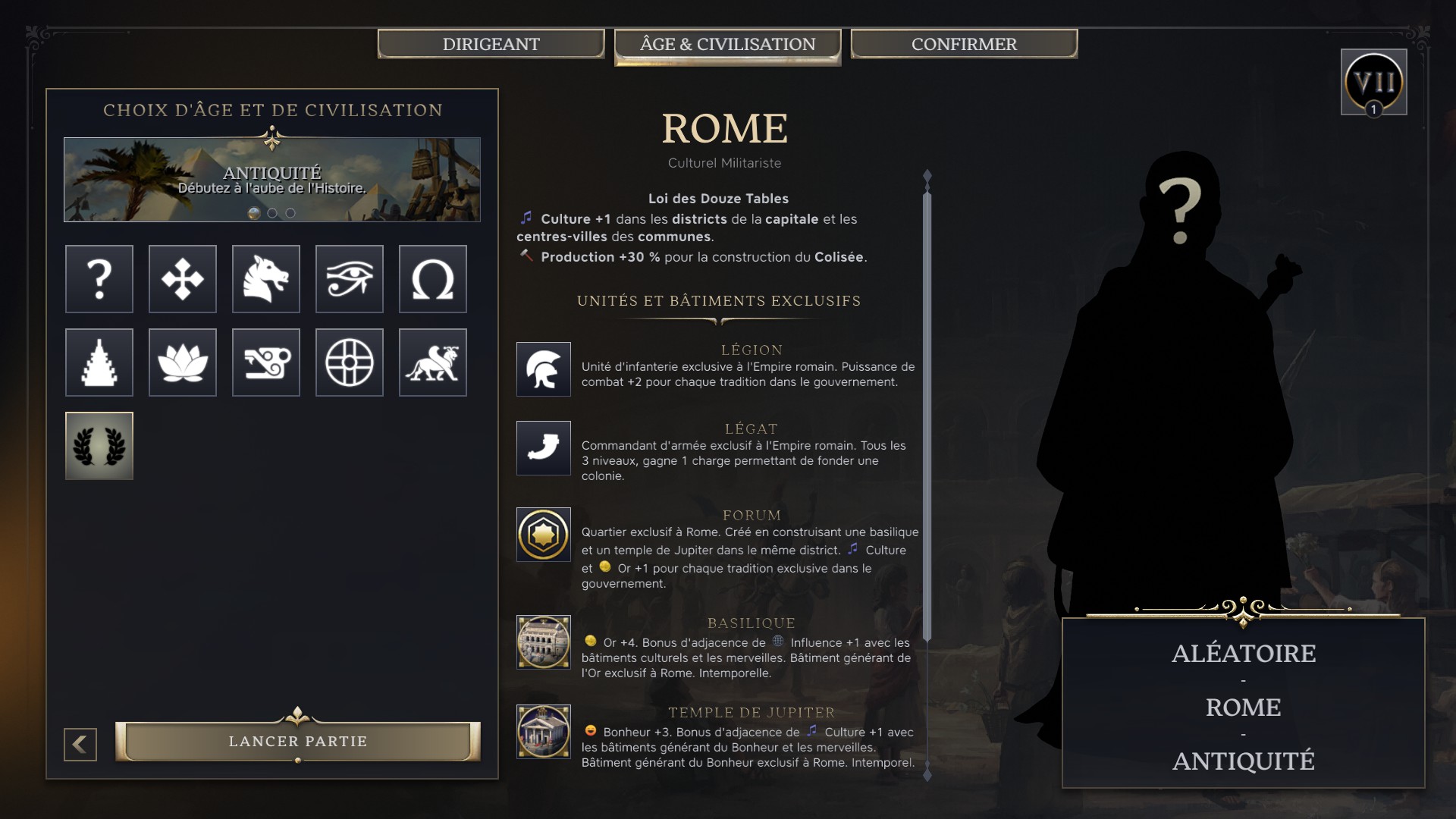The width and height of the screenshot is (1456, 819).
Task: Click the Légion helmet icon
Action: [543, 371]
